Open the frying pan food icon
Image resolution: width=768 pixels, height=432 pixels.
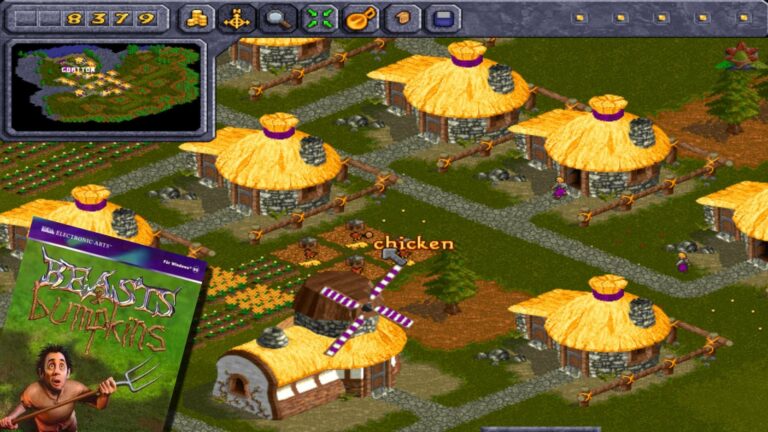pos(361,18)
